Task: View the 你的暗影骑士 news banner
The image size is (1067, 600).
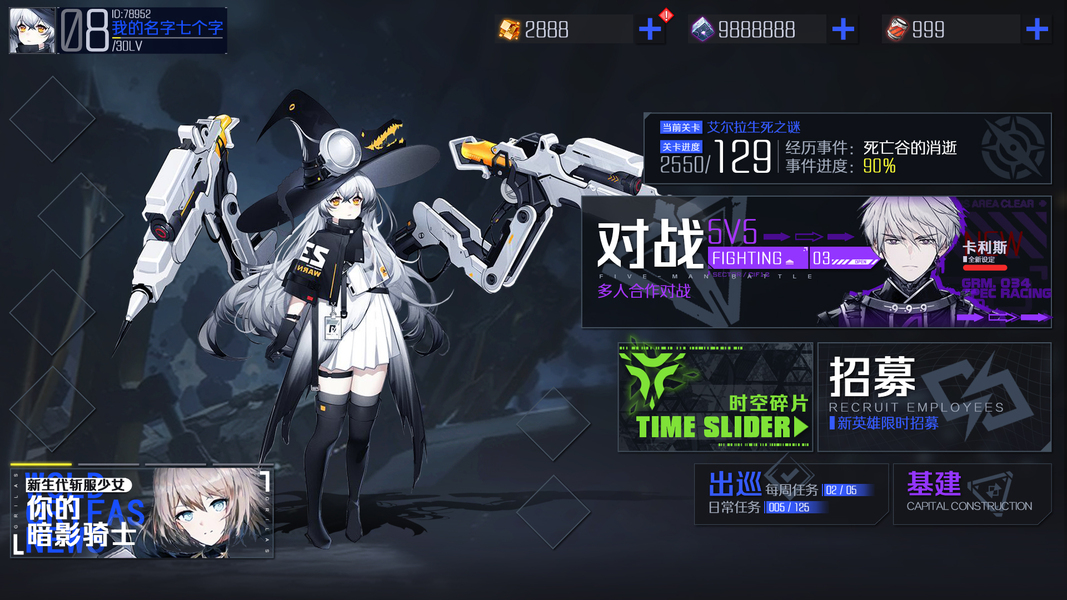Action: coord(141,511)
